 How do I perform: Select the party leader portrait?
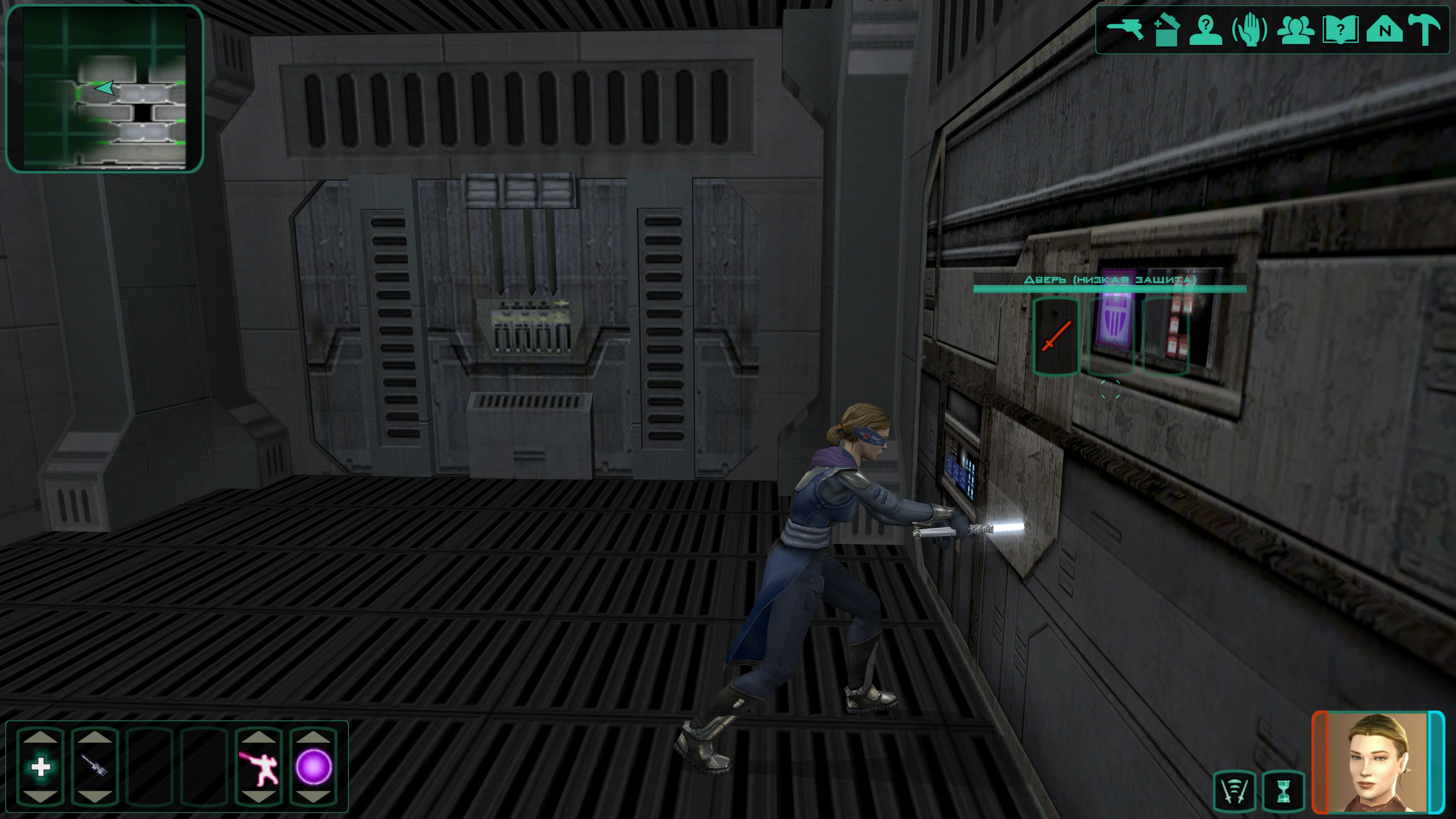pos(1377,761)
